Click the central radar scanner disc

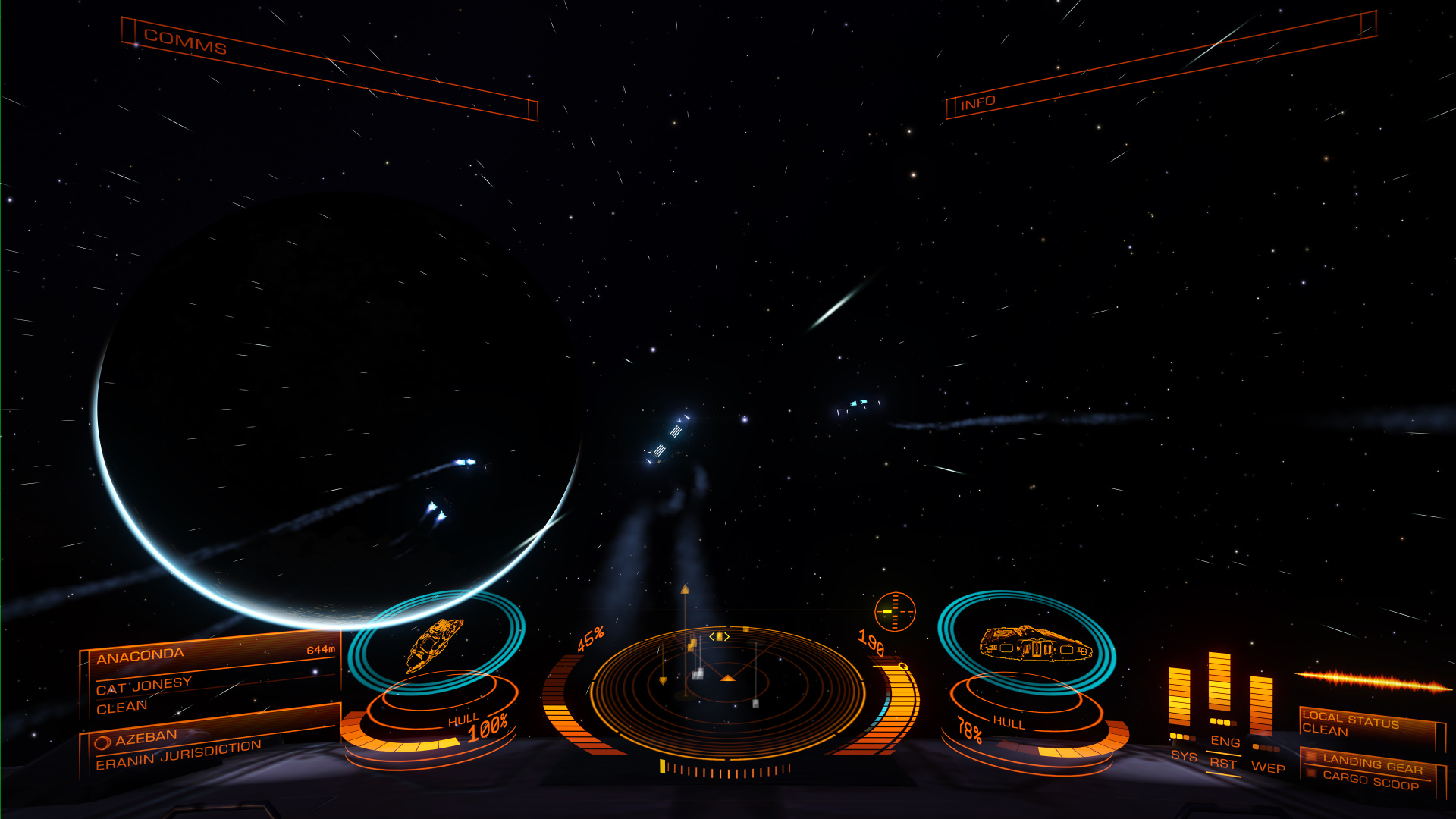click(x=726, y=690)
